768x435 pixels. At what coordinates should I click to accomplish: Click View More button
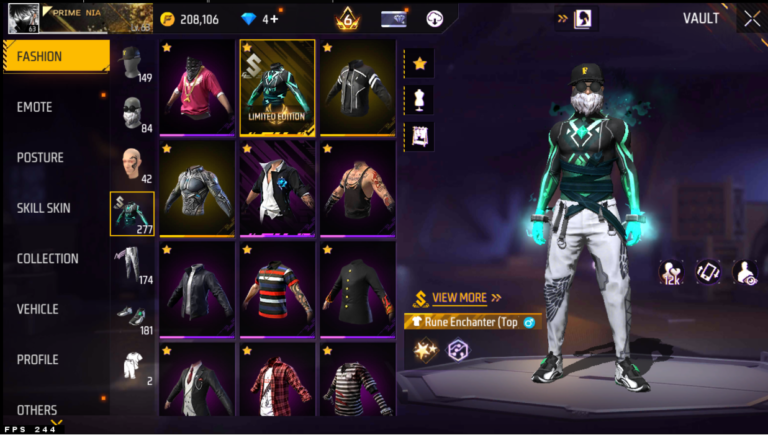coord(459,298)
